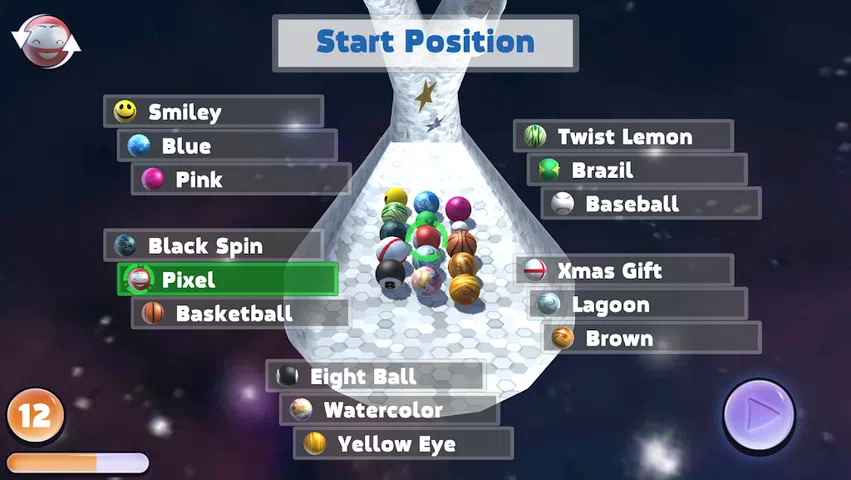Pick the Lagoon ball entry
The width and height of the screenshot is (851, 480).
coord(637,304)
